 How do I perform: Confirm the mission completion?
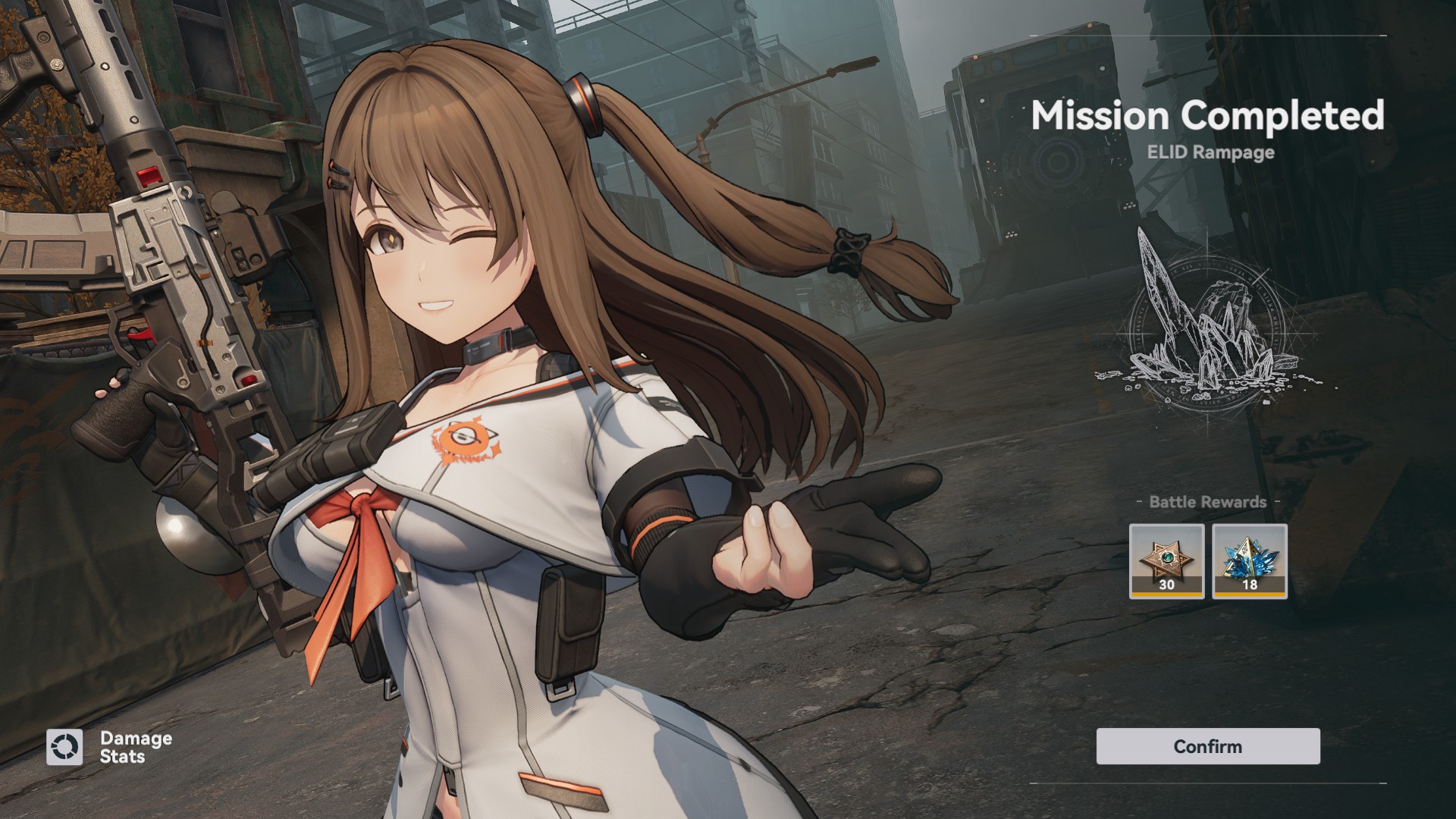(x=1207, y=746)
